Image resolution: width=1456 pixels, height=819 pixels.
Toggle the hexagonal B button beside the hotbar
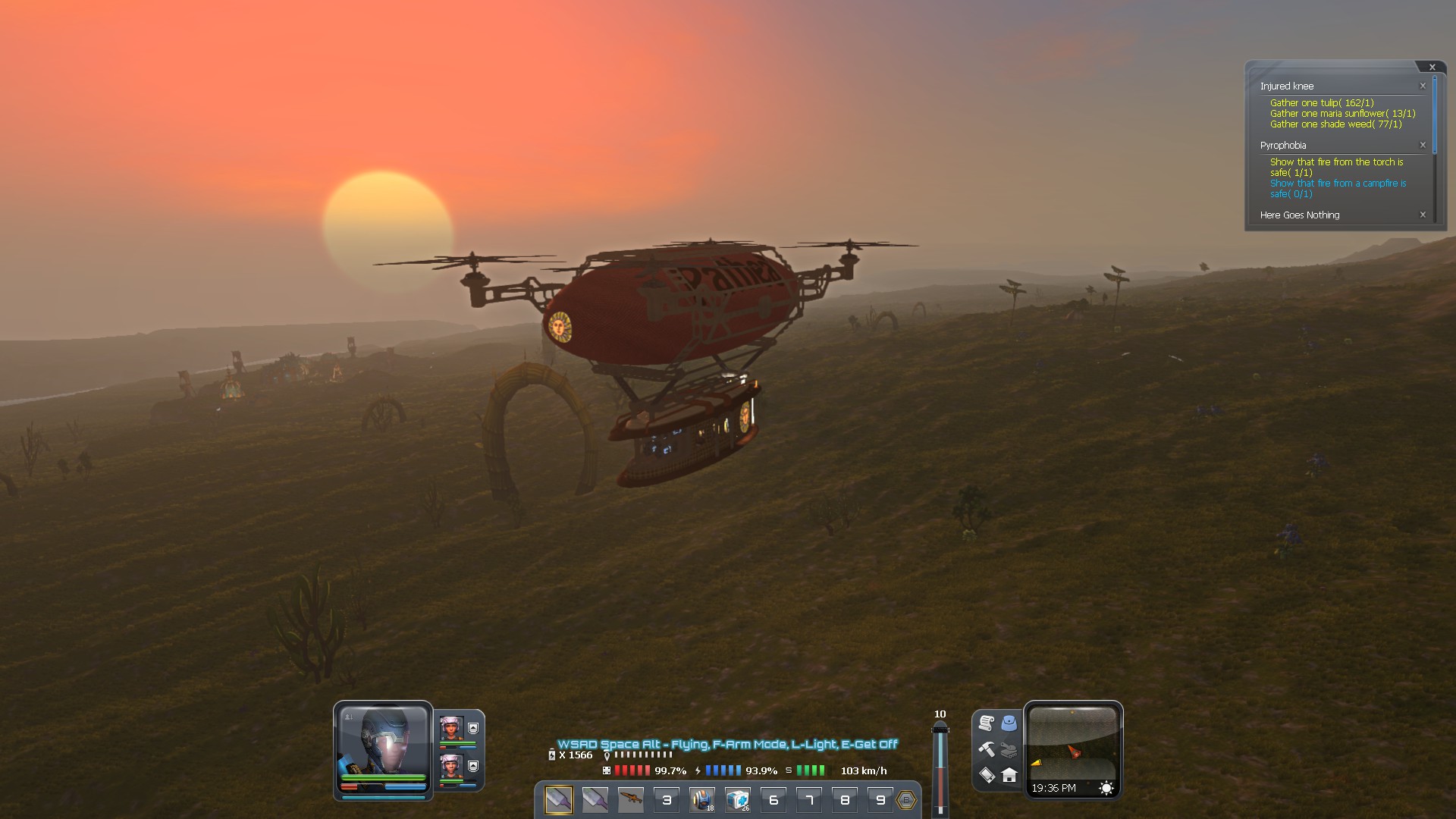pos(905,799)
